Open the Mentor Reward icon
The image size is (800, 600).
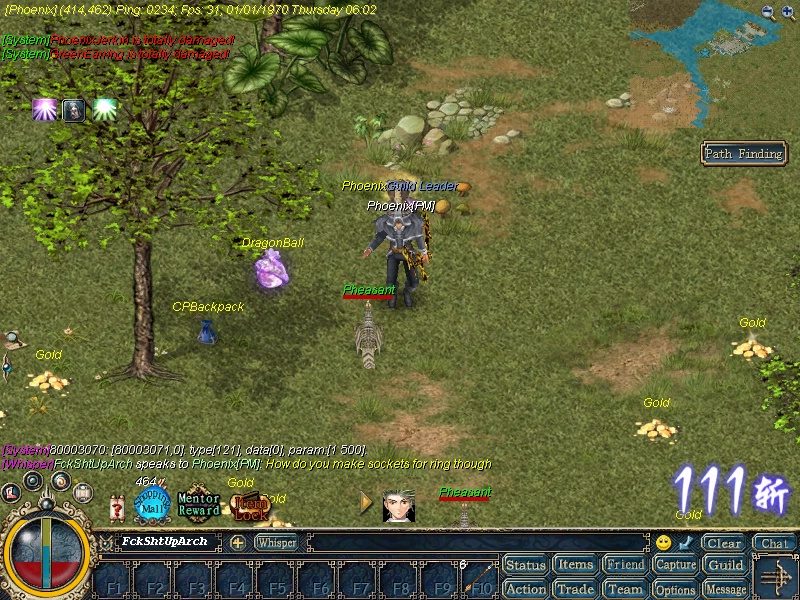point(198,504)
